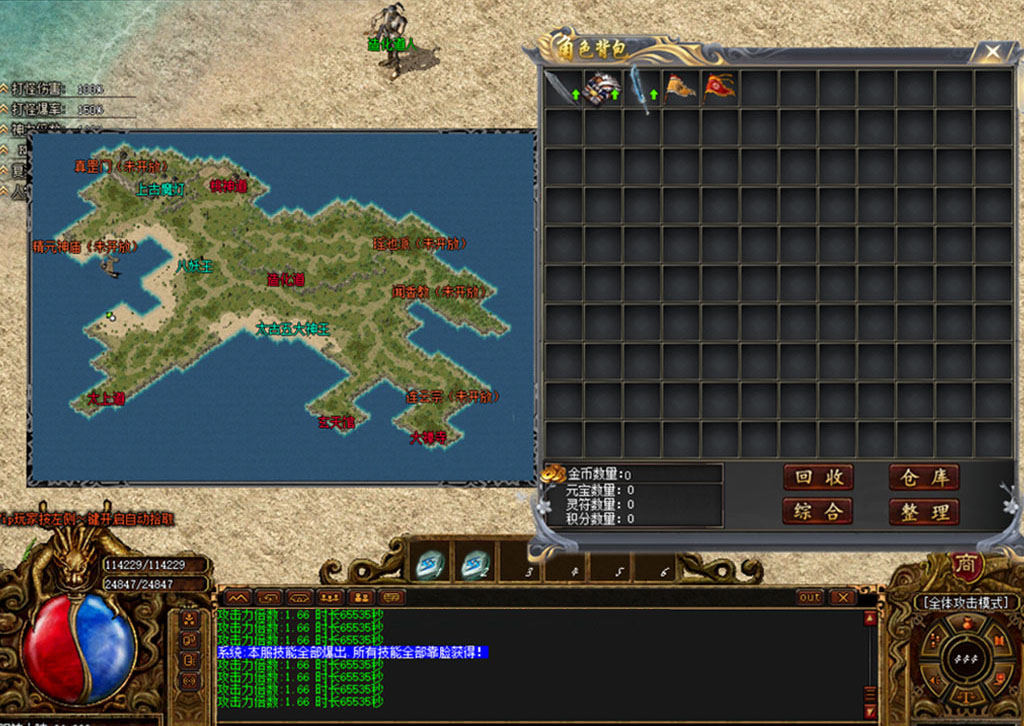Select 上古魔窟 on the island map
The height and width of the screenshot is (726, 1024).
[160, 189]
